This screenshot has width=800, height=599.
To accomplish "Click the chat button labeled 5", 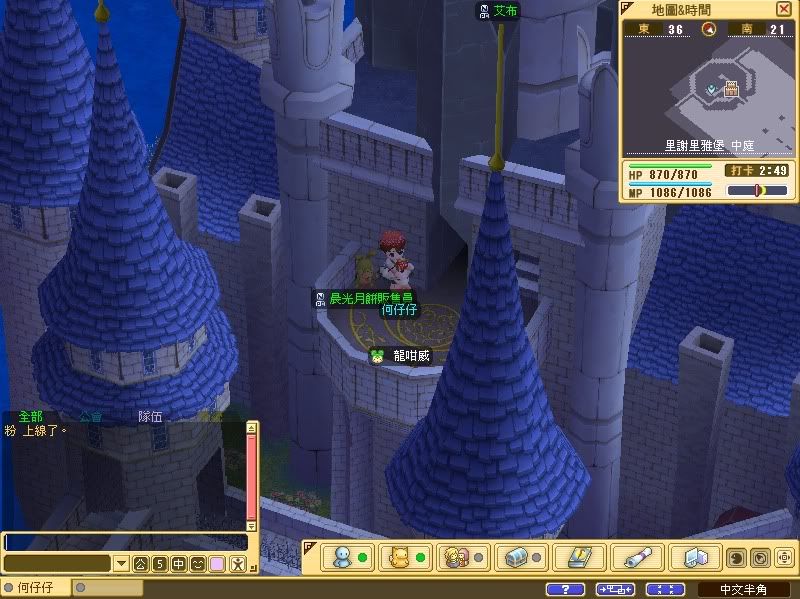I will point(159,564).
